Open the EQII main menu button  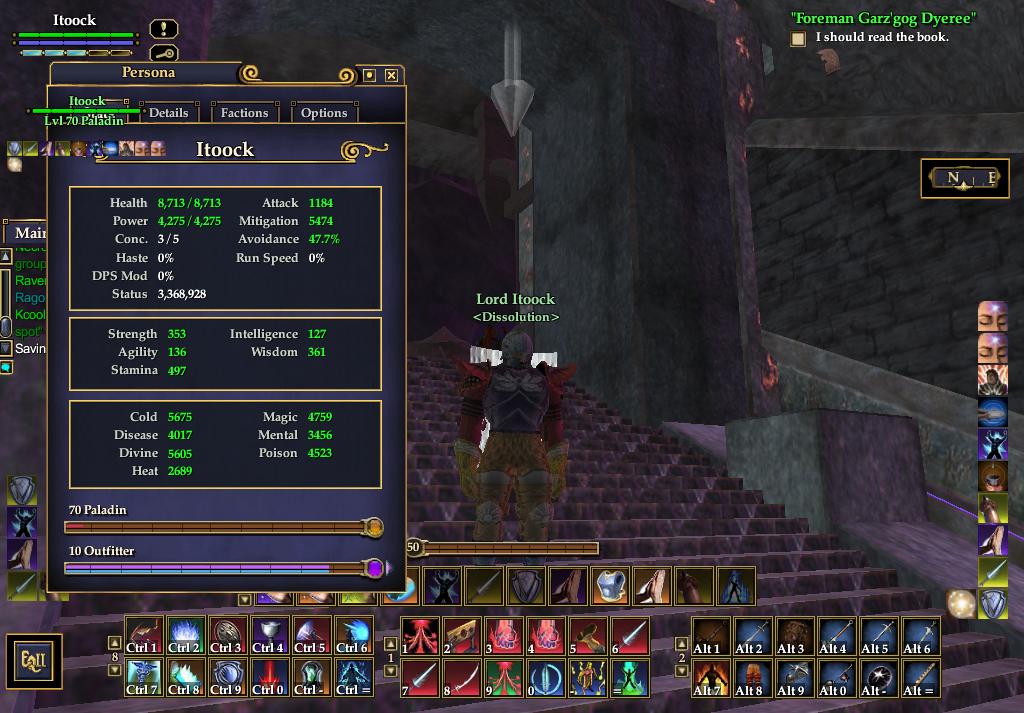pos(34,661)
